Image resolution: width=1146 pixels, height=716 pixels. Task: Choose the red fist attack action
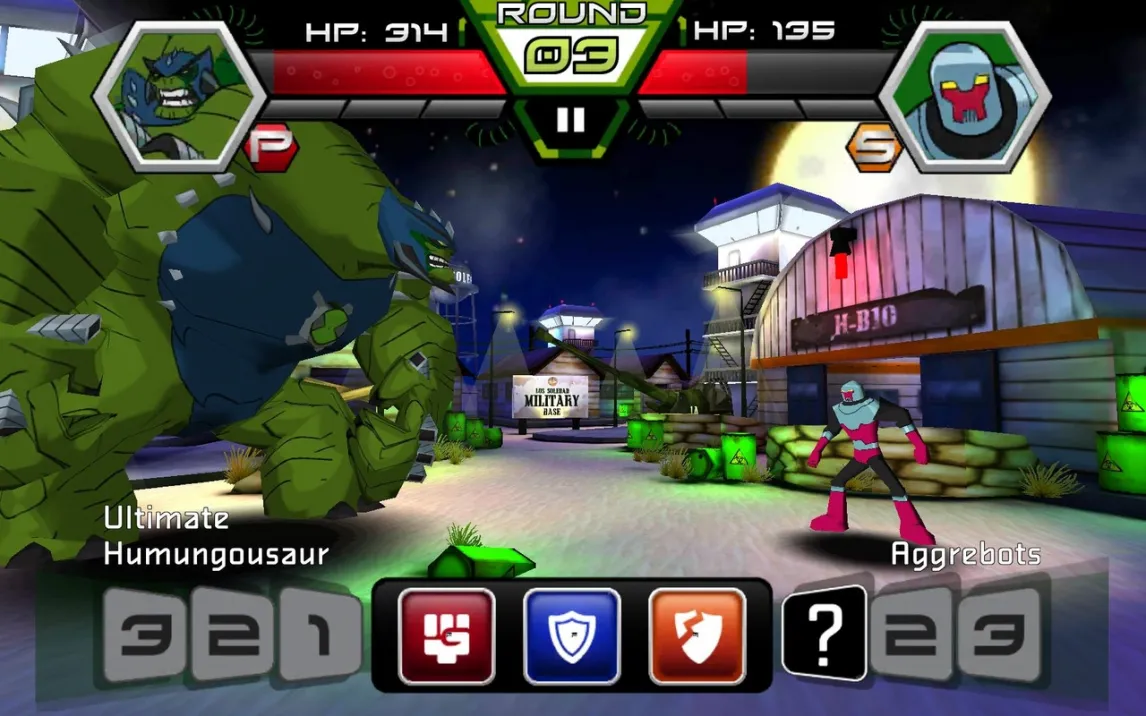(x=446, y=635)
